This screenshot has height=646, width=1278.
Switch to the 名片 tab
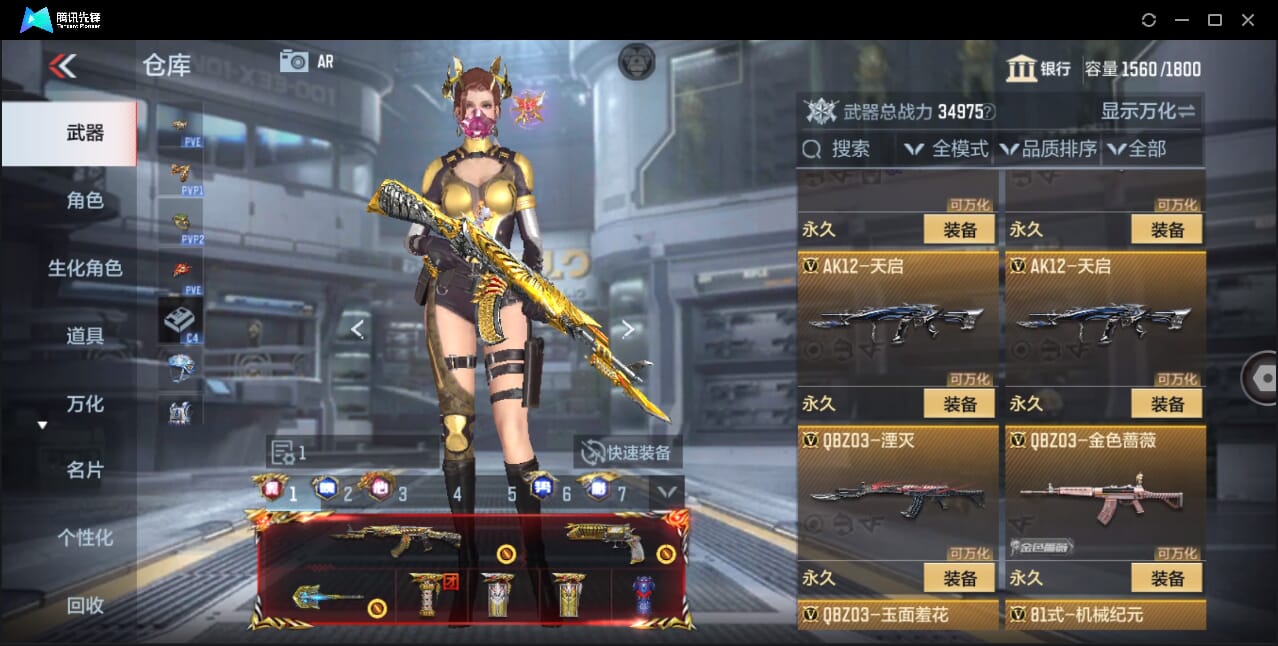tap(84, 470)
